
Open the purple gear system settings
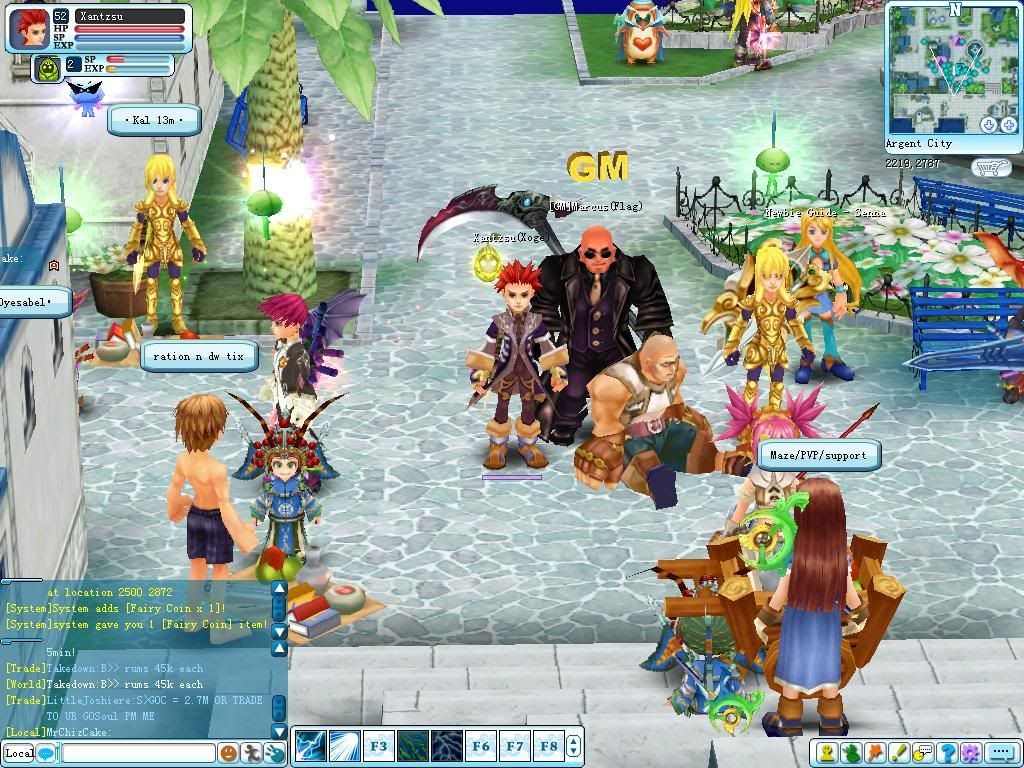pos(970,753)
